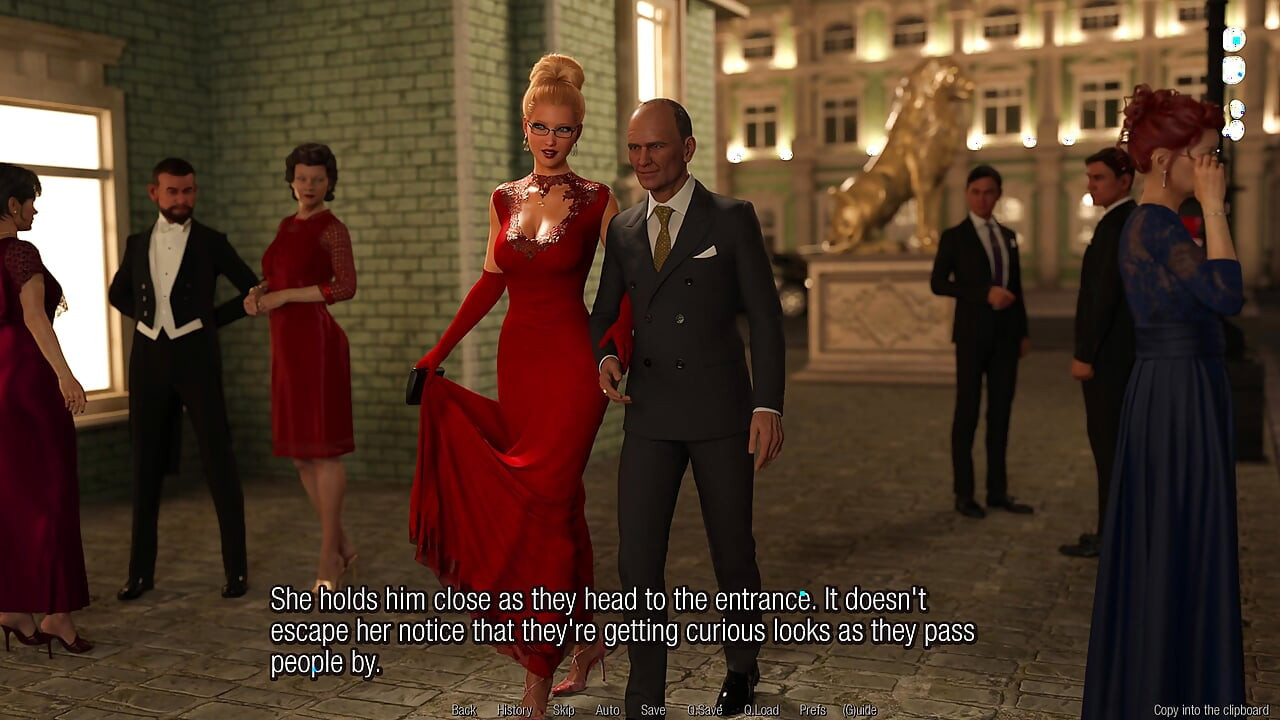This screenshot has height=720, width=1280.
Task: Open the topmost circular icon on right edge
Action: tap(1234, 39)
